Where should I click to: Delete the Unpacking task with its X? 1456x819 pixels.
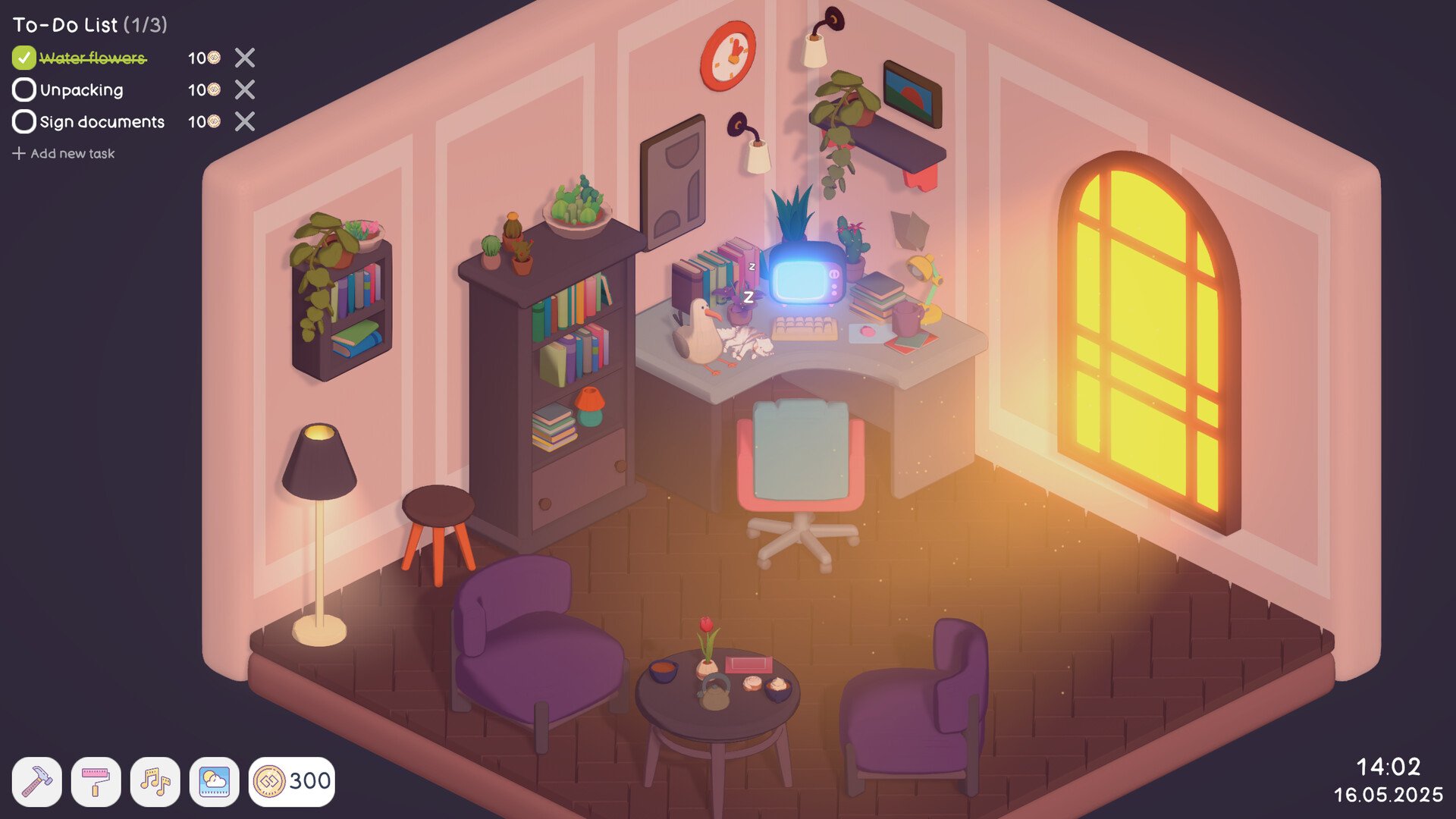pos(244,90)
